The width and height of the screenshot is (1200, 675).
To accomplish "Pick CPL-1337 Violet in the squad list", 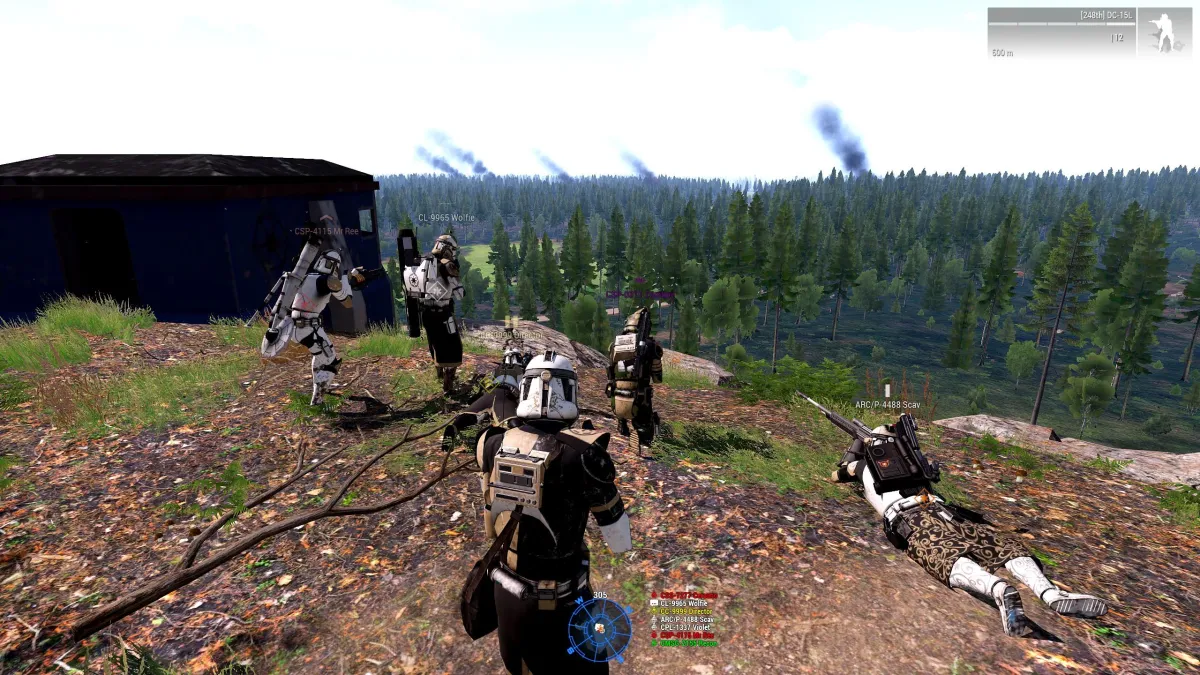I will [x=683, y=627].
